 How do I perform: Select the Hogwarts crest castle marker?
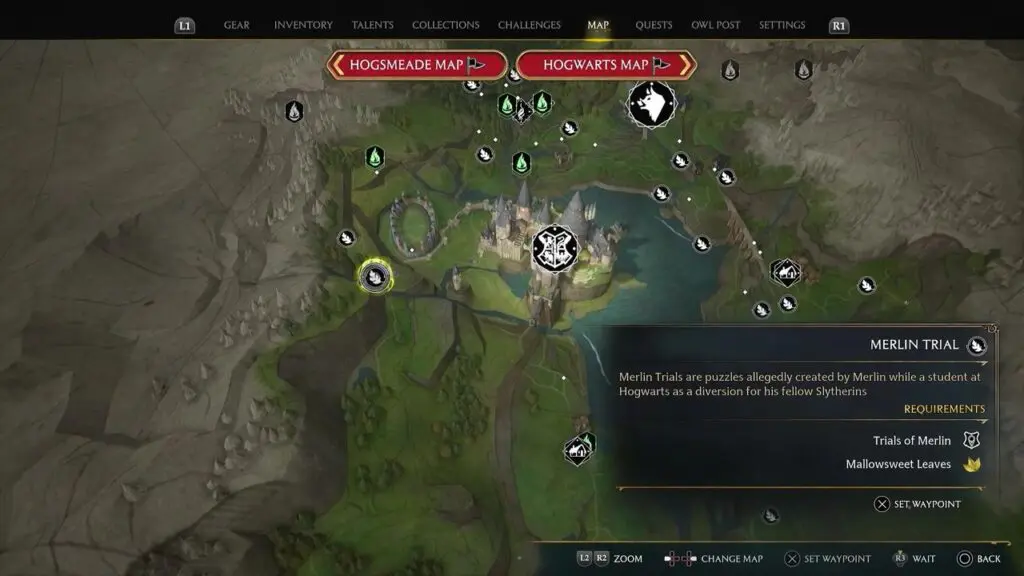tap(555, 249)
